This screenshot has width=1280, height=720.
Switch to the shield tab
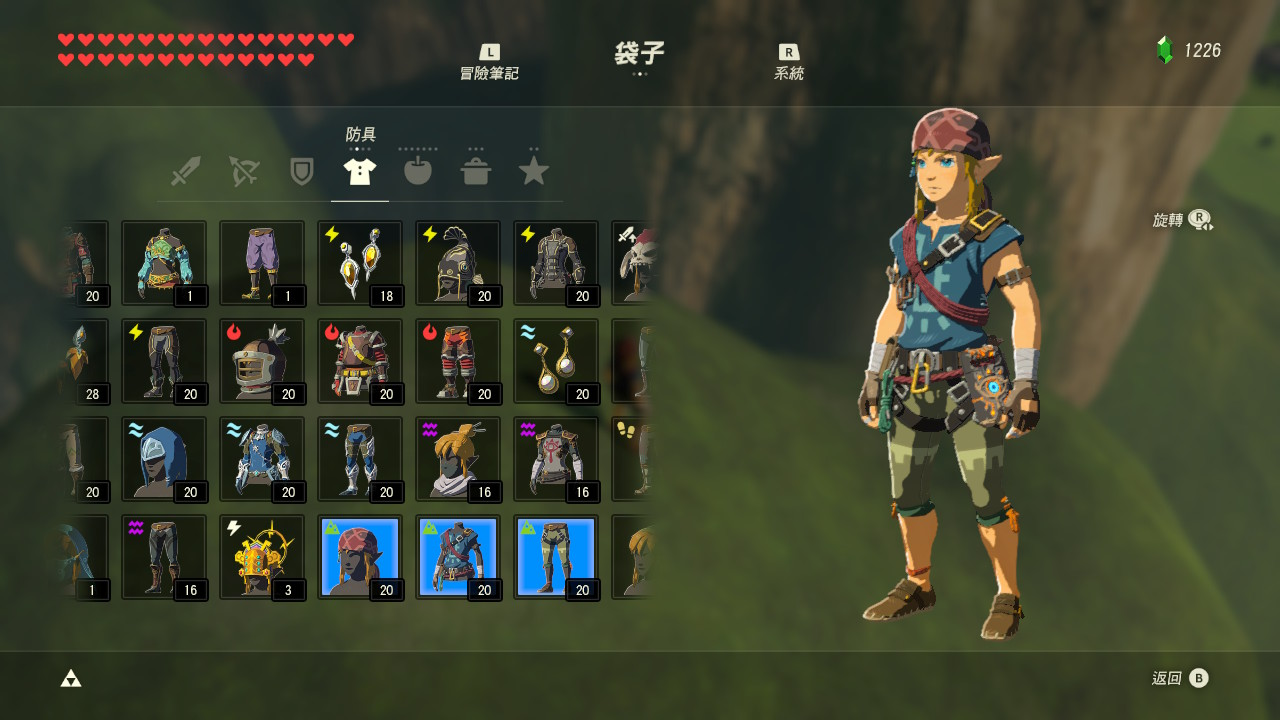pos(301,171)
